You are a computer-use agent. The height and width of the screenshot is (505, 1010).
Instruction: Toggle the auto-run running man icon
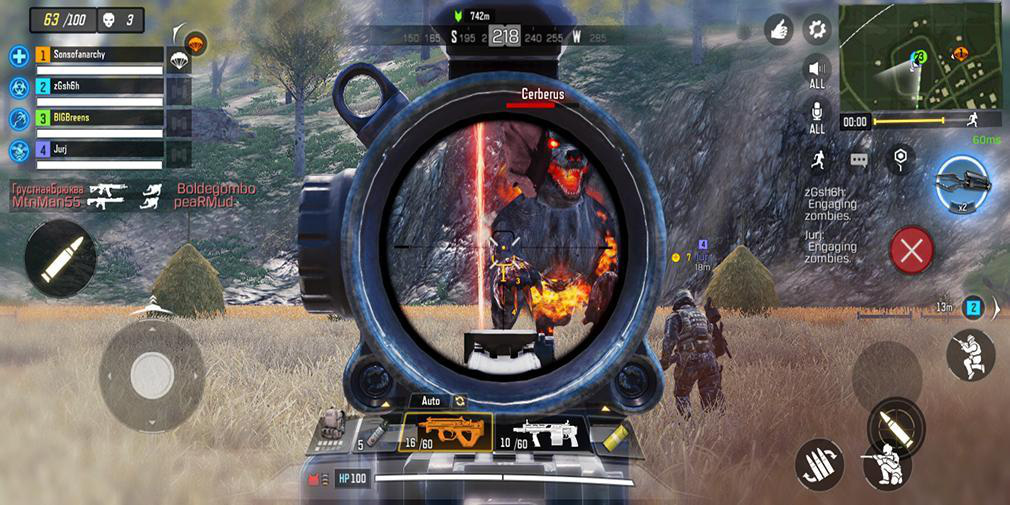click(x=818, y=159)
